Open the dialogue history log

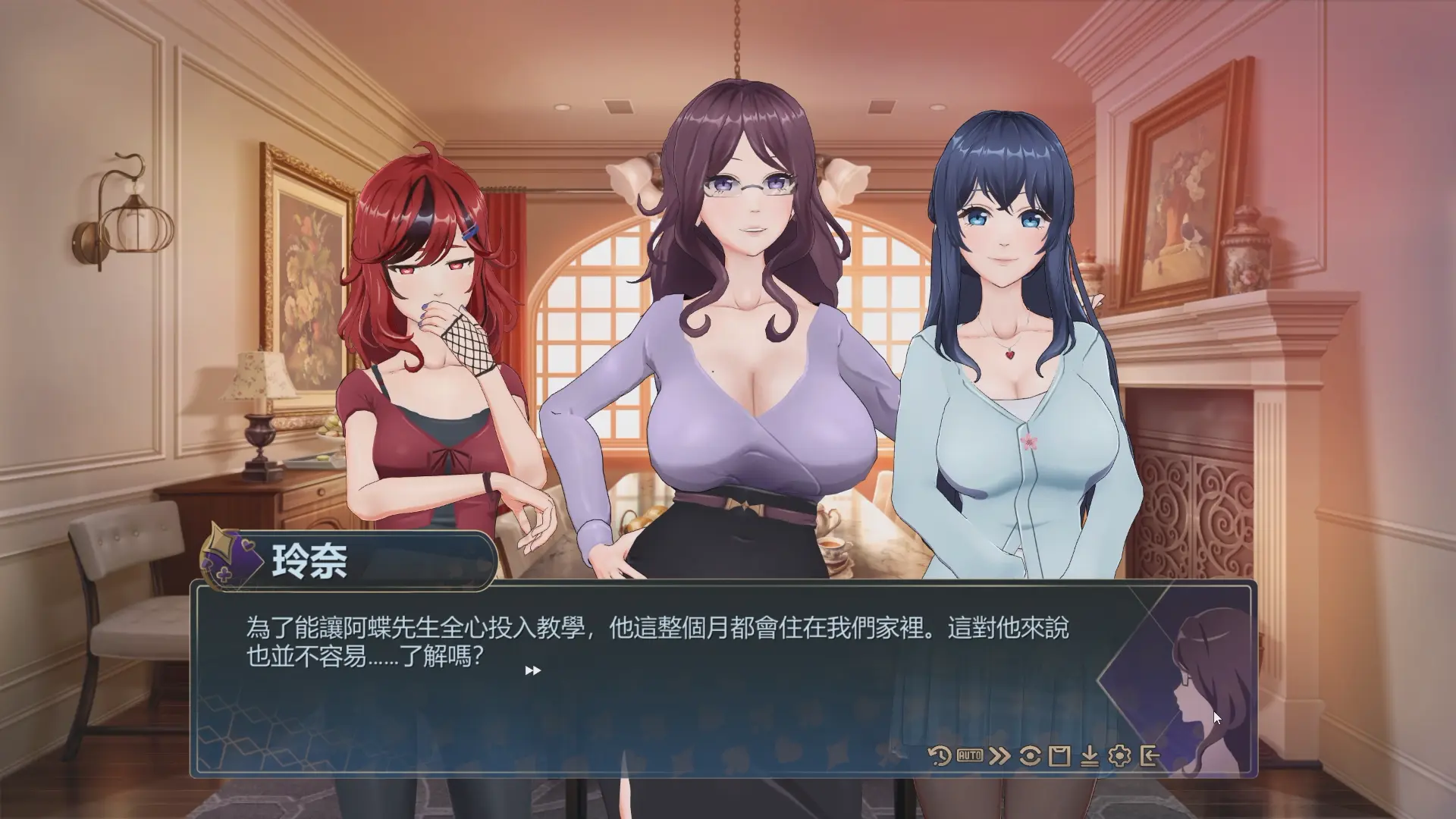940,755
